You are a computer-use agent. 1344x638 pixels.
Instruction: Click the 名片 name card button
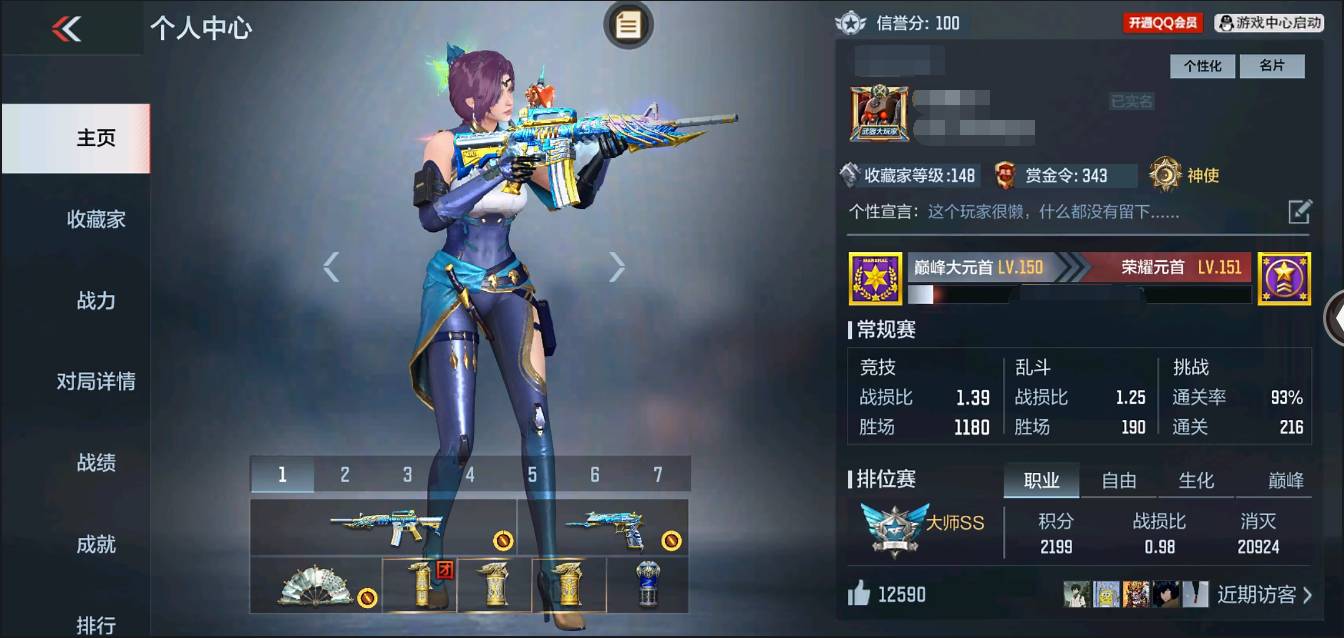coord(1271,66)
